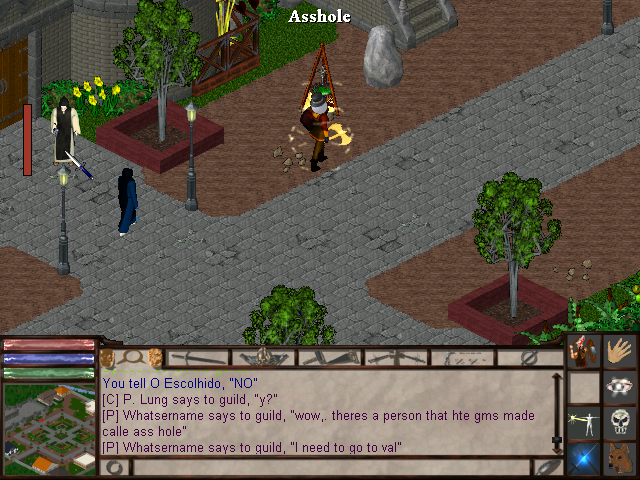Click the blue glowing star icon
640x480 pixels.
[x=583, y=458]
